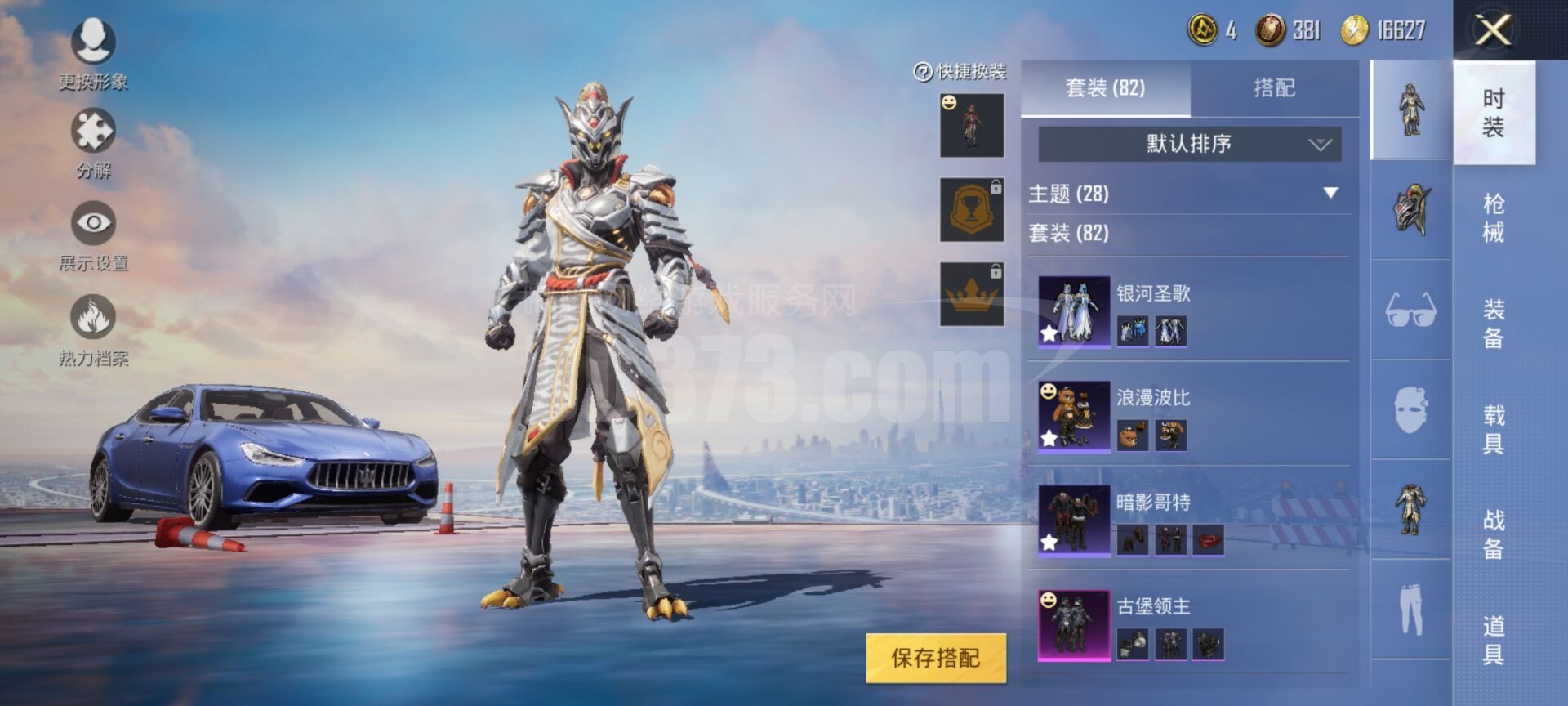Image resolution: width=1568 pixels, height=706 pixels.
Task: Open the 默认排序 sort dropdown
Action: click(x=1189, y=145)
